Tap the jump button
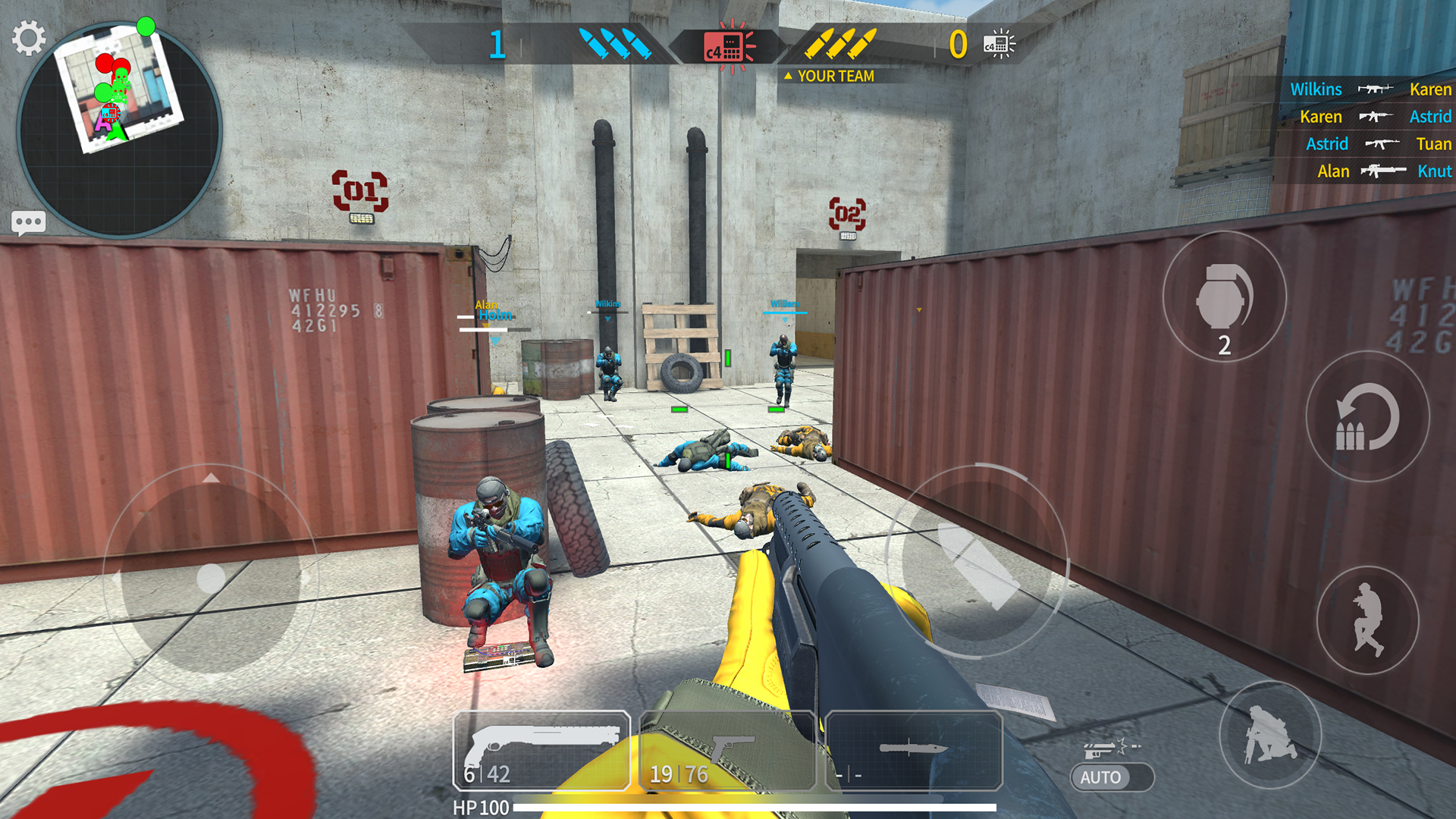This screenshot has height=819, width=1456. click(1367, 620)
